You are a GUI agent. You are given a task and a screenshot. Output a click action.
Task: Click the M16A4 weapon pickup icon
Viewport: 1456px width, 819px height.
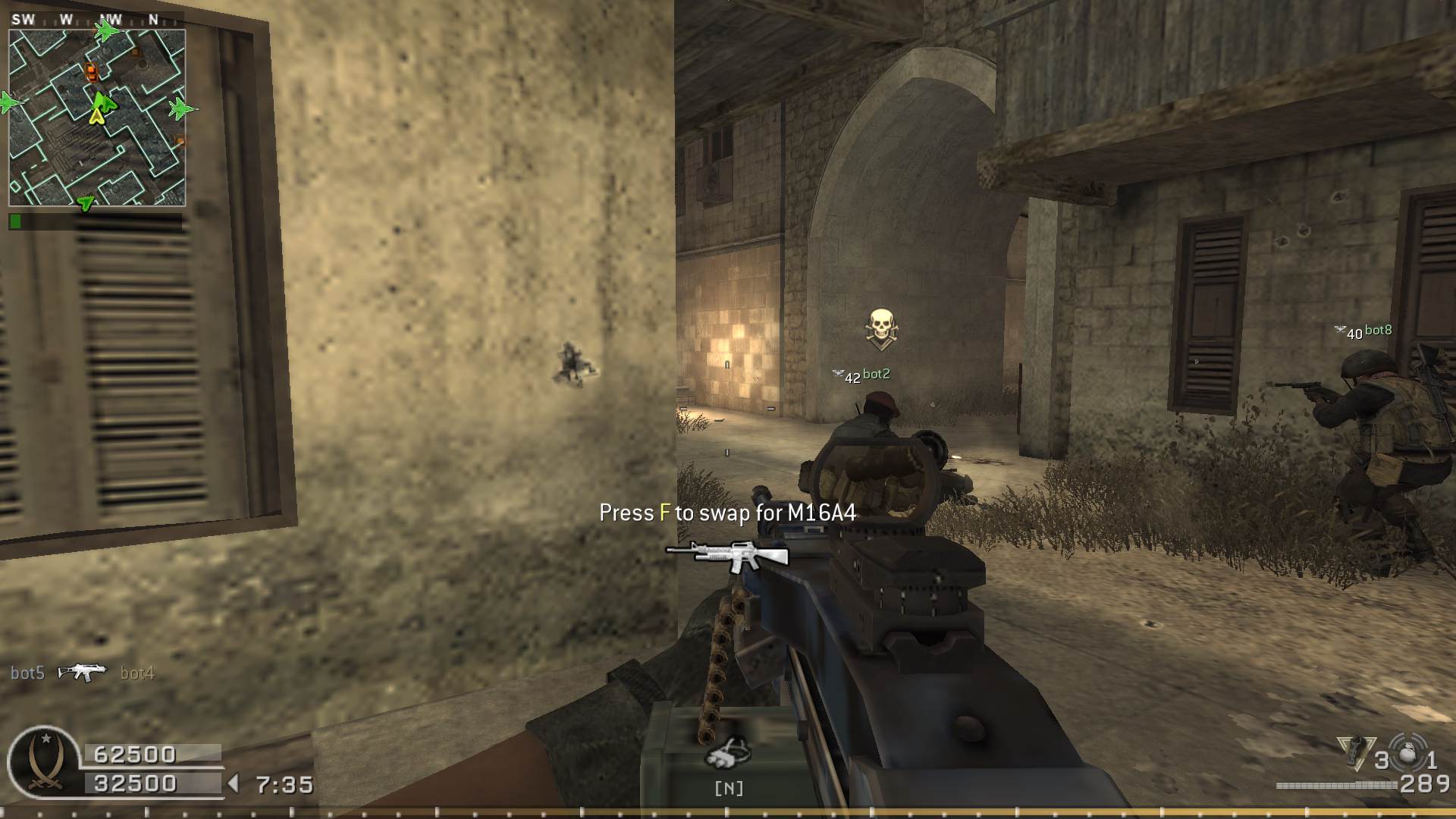728,555
